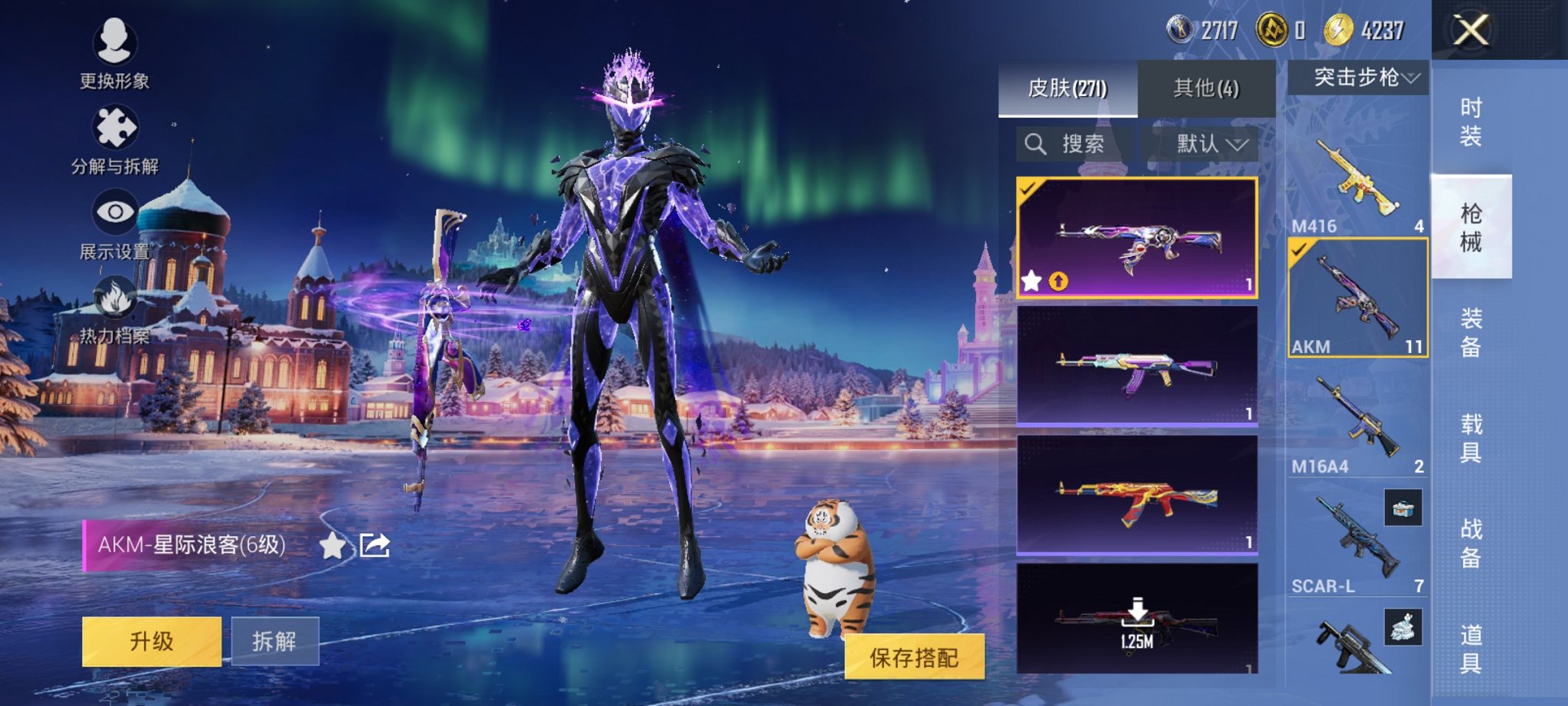Switch to the 其他(4) tab
This screenshot has height=706, width=1568.
(1206, 88)
